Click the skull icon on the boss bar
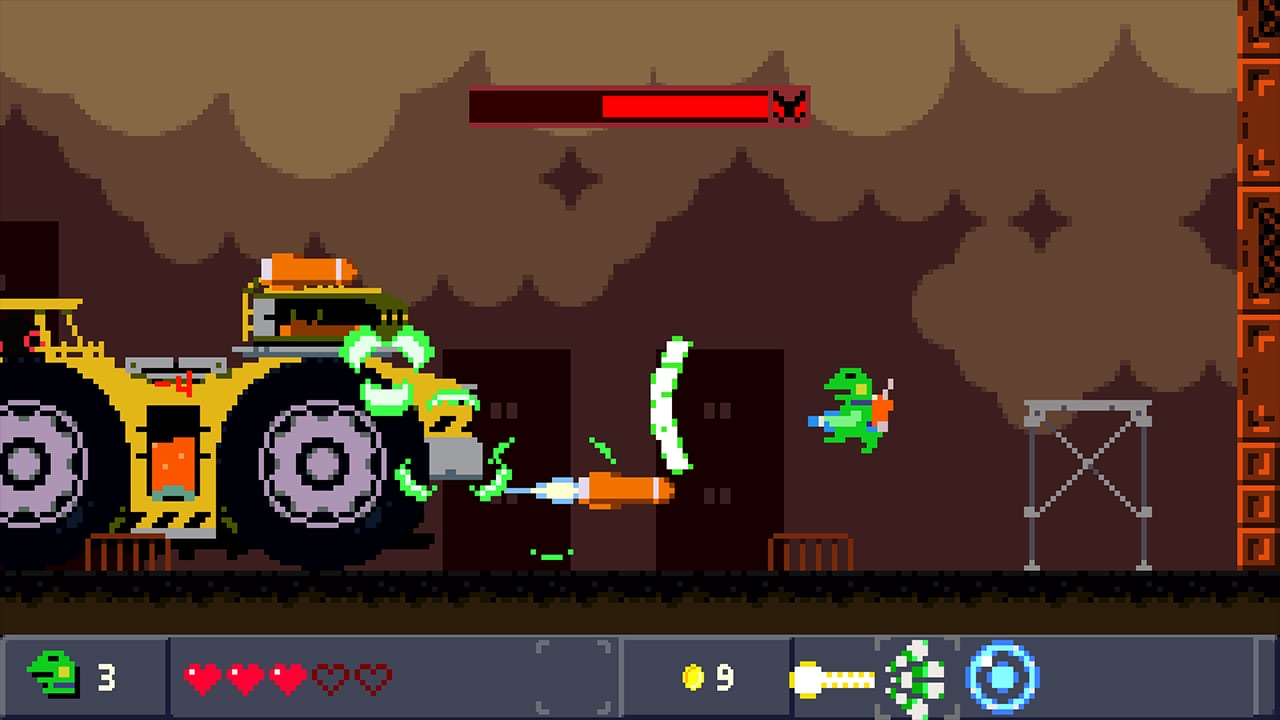The image size is (1280, 720). 791,106
